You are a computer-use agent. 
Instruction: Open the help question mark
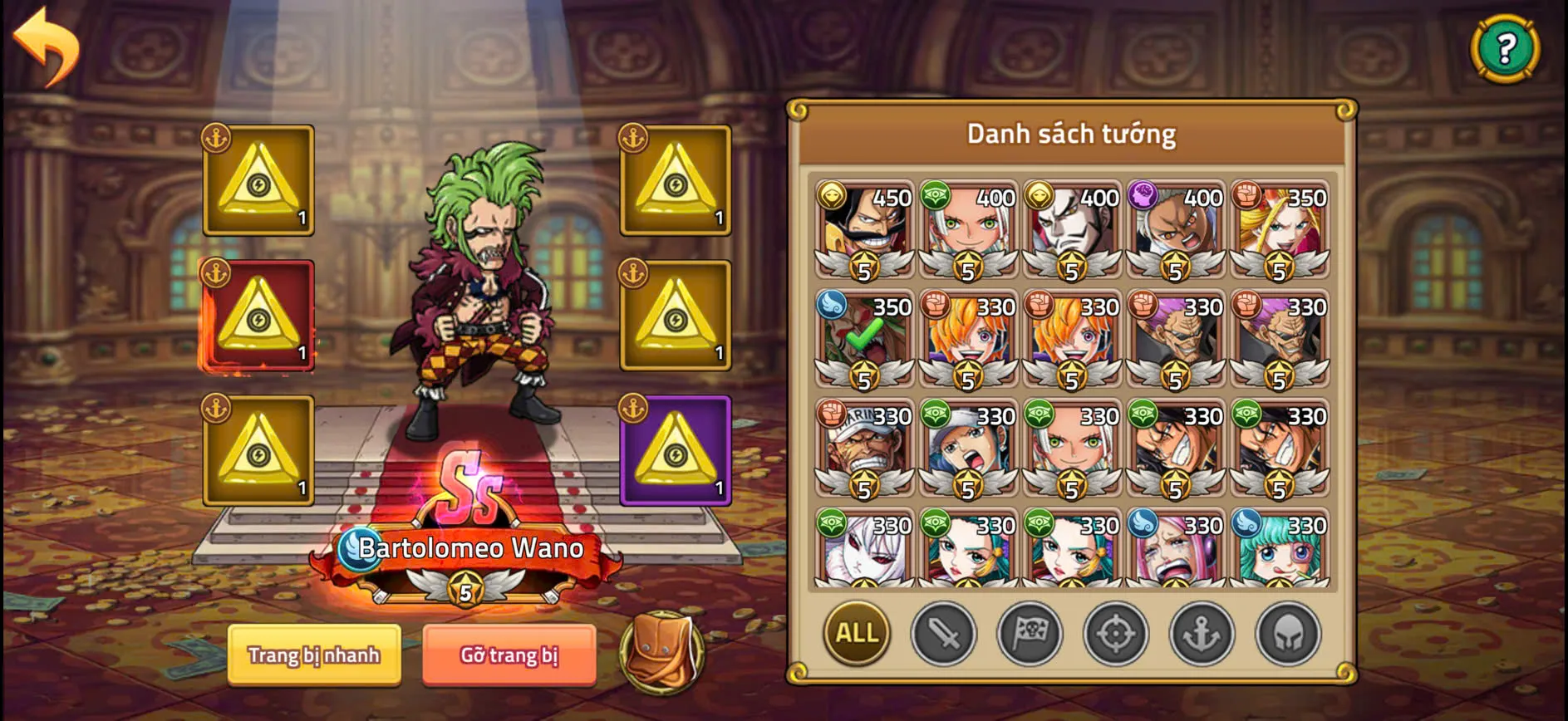(x=1504, y=47)
